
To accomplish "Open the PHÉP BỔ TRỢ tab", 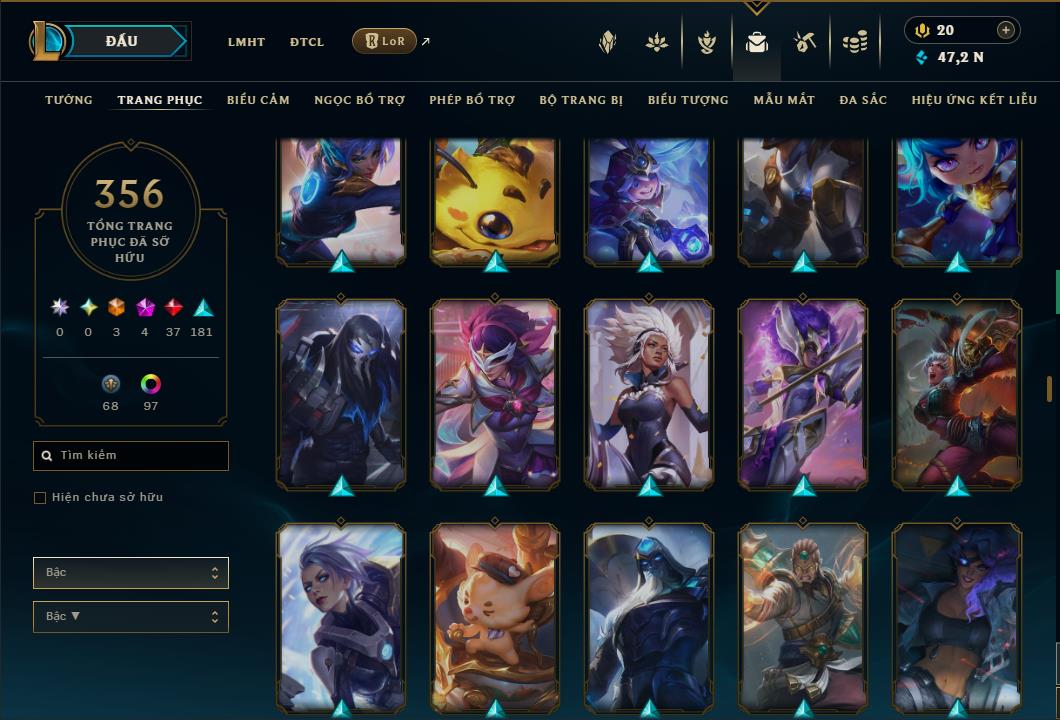I will click(472, 100).
